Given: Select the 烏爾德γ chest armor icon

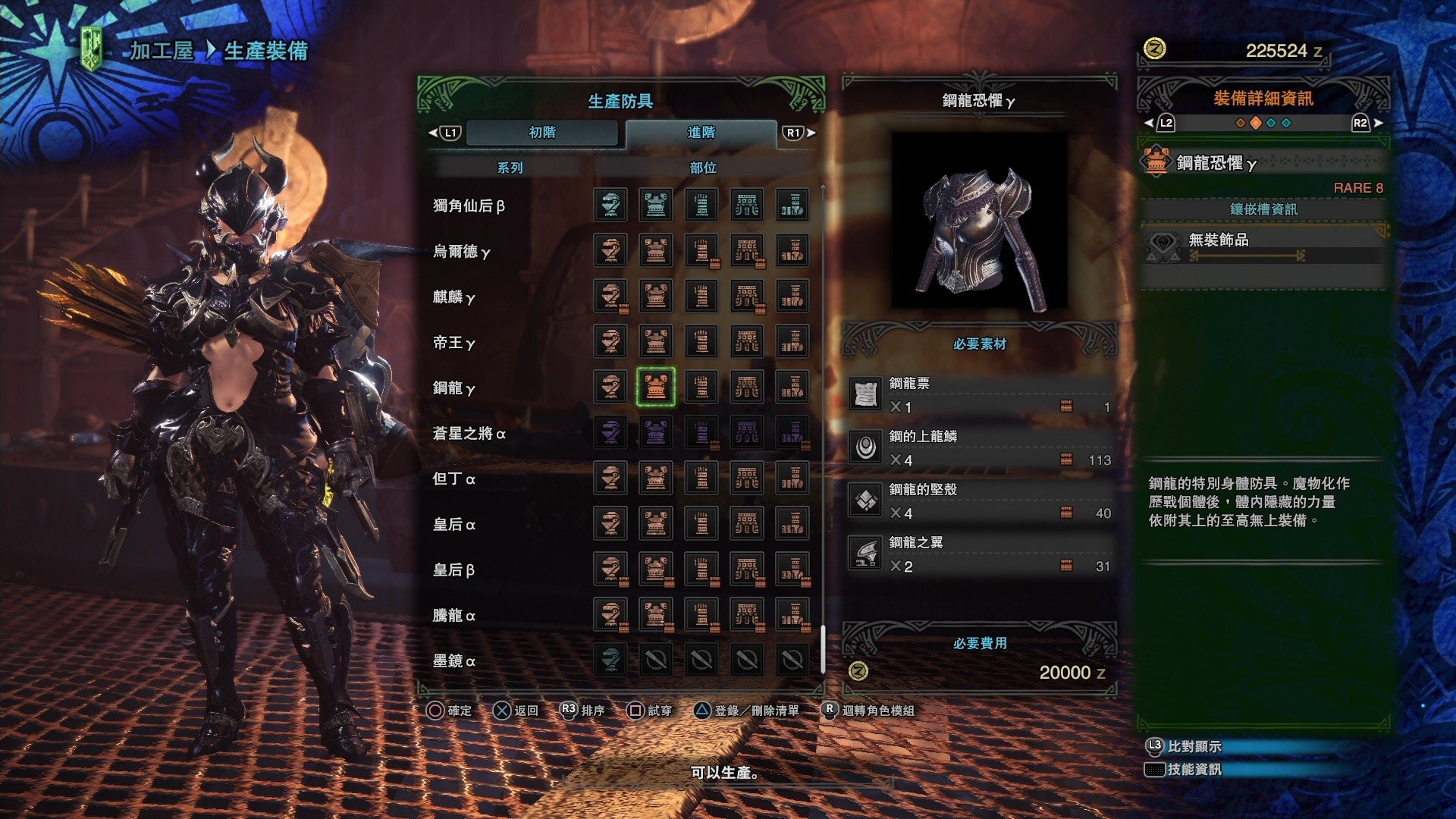Looking at the screenshot, I should tap(656, 250).
